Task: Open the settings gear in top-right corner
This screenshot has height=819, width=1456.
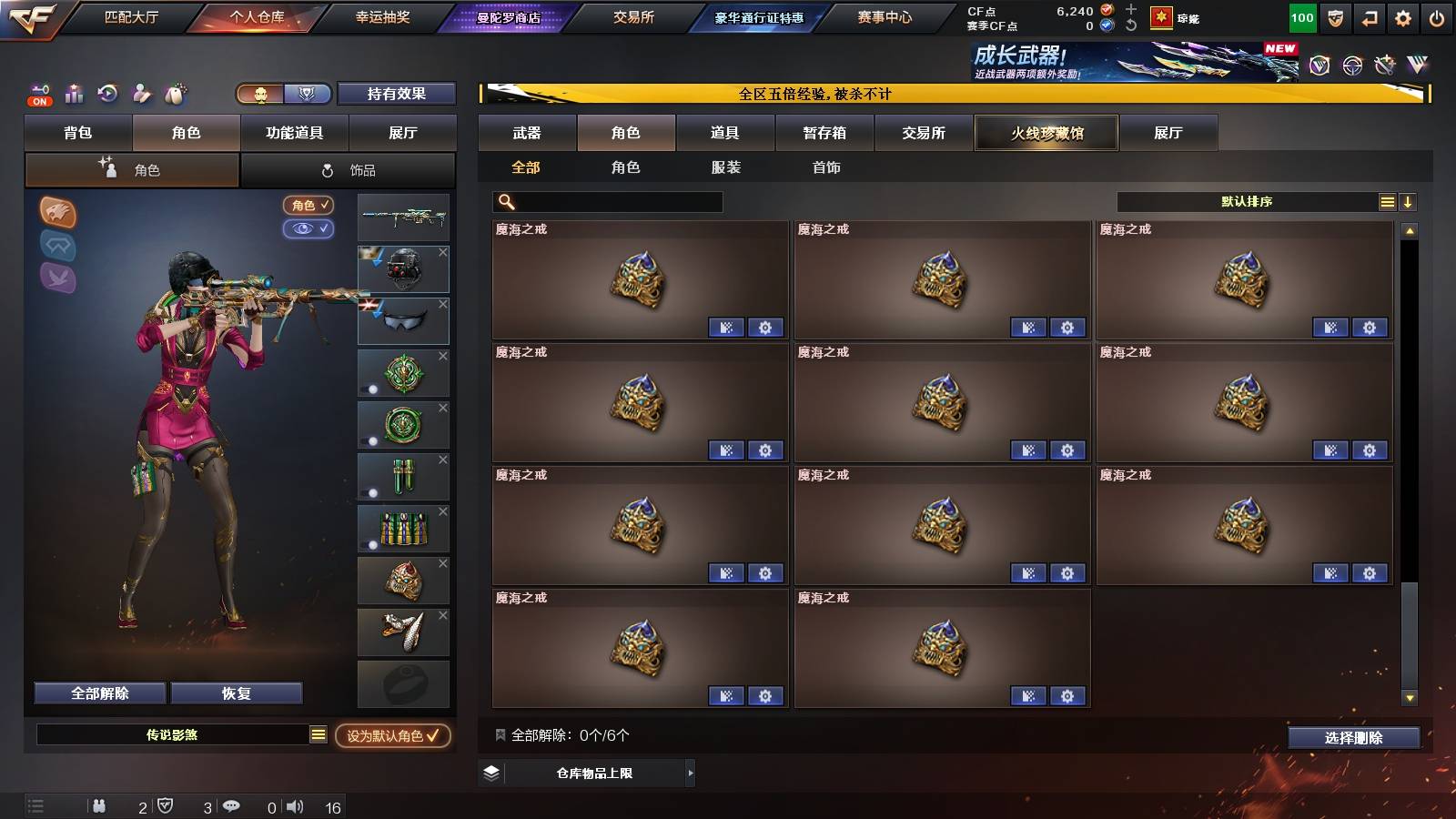Action: pyautogui.click(x=1401, y=16)
